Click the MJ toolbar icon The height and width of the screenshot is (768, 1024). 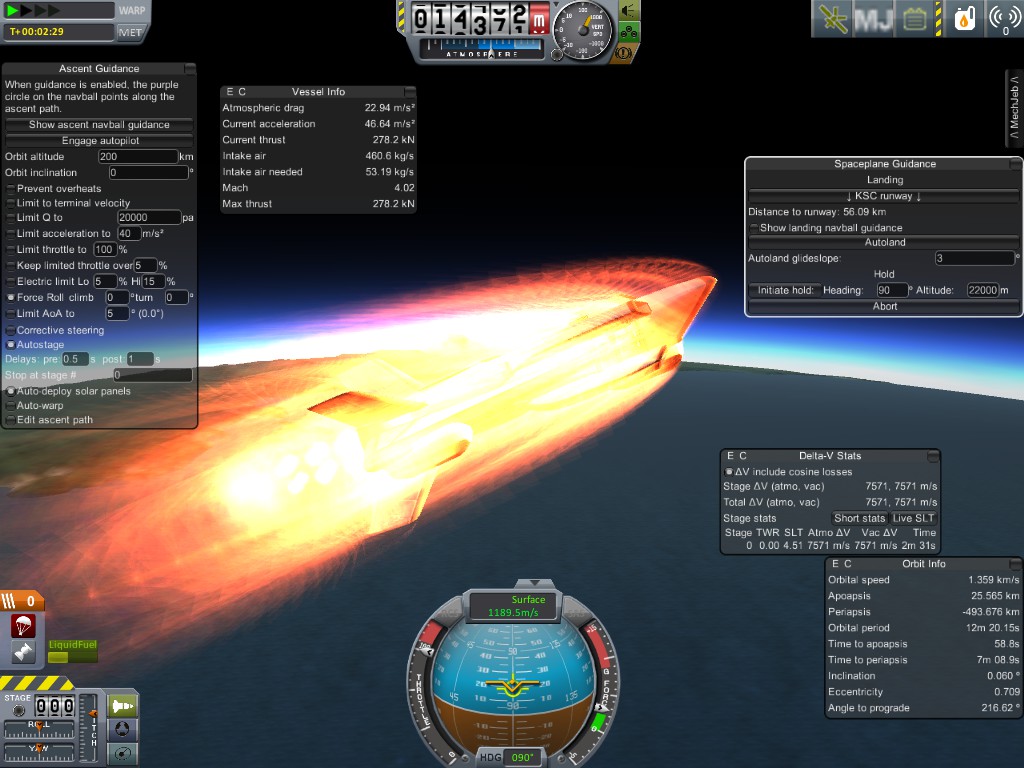(872, 19)
